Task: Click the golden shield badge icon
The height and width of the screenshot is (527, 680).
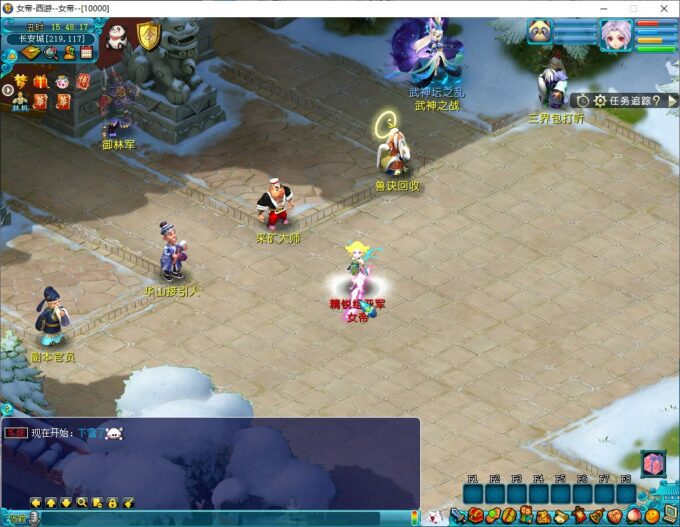Action: pos(148,36)
